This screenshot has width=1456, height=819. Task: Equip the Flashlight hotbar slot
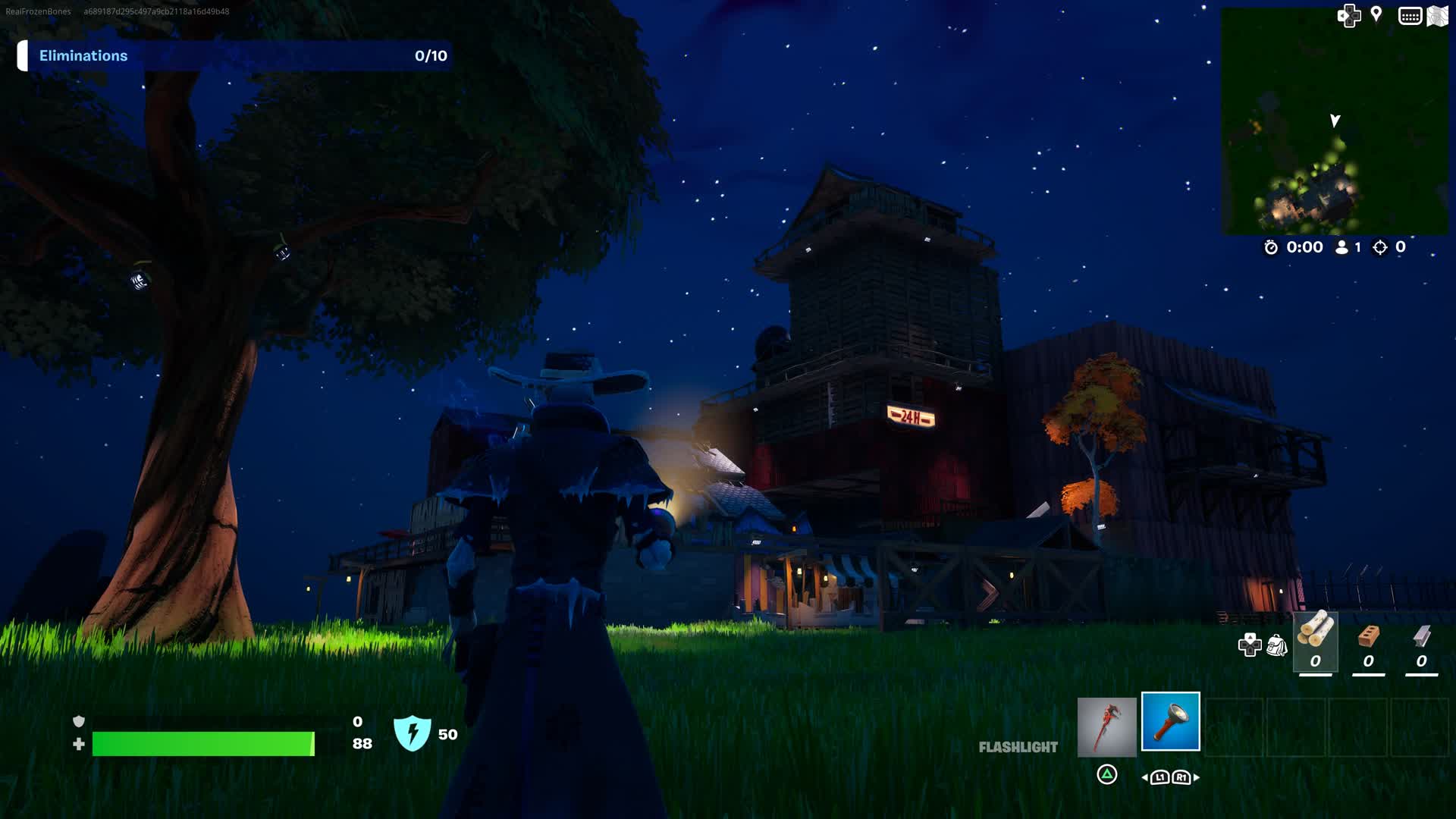pos(1170,721)
